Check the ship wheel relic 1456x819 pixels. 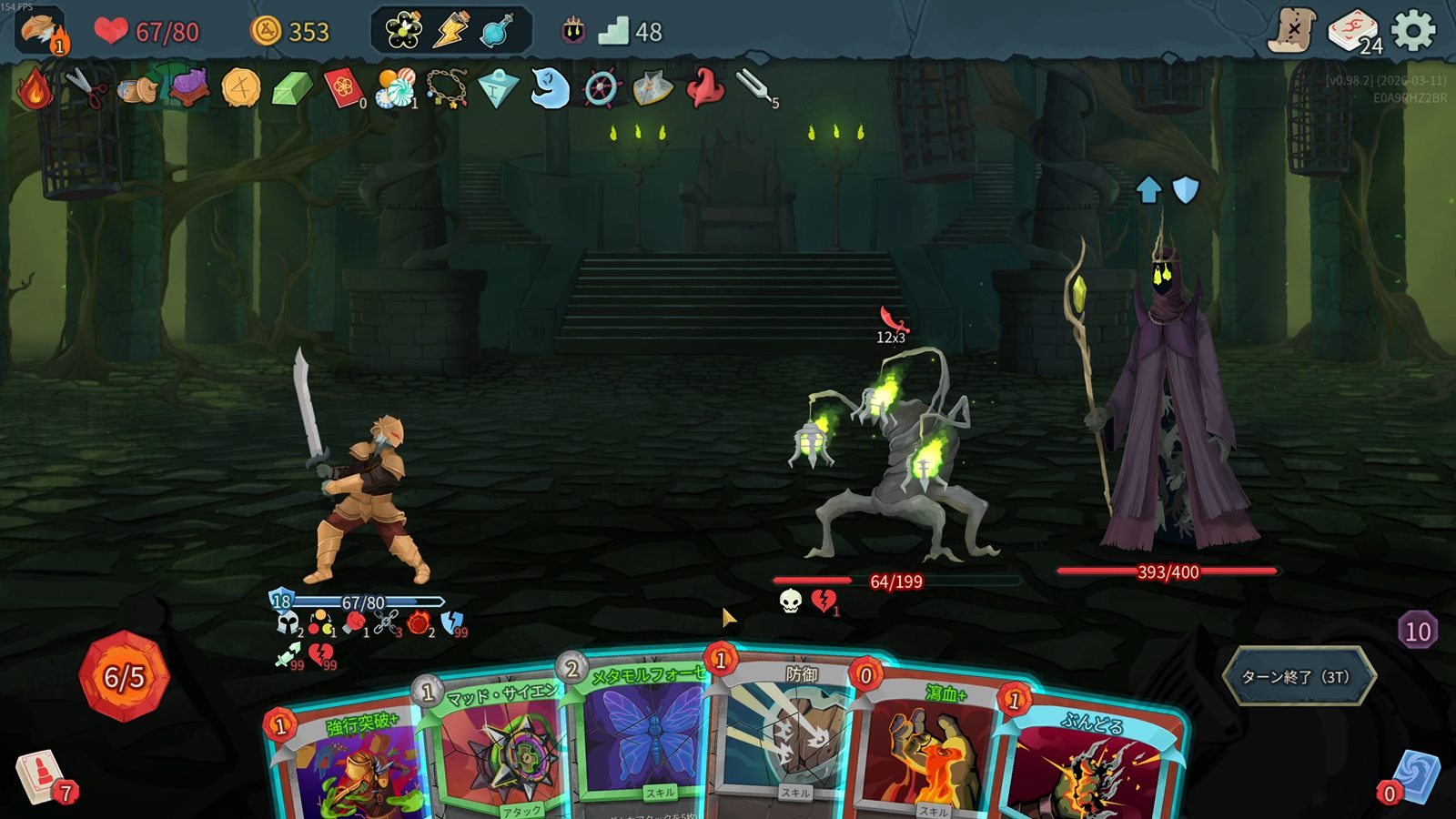pyautogui.click(x=601, y=89)
